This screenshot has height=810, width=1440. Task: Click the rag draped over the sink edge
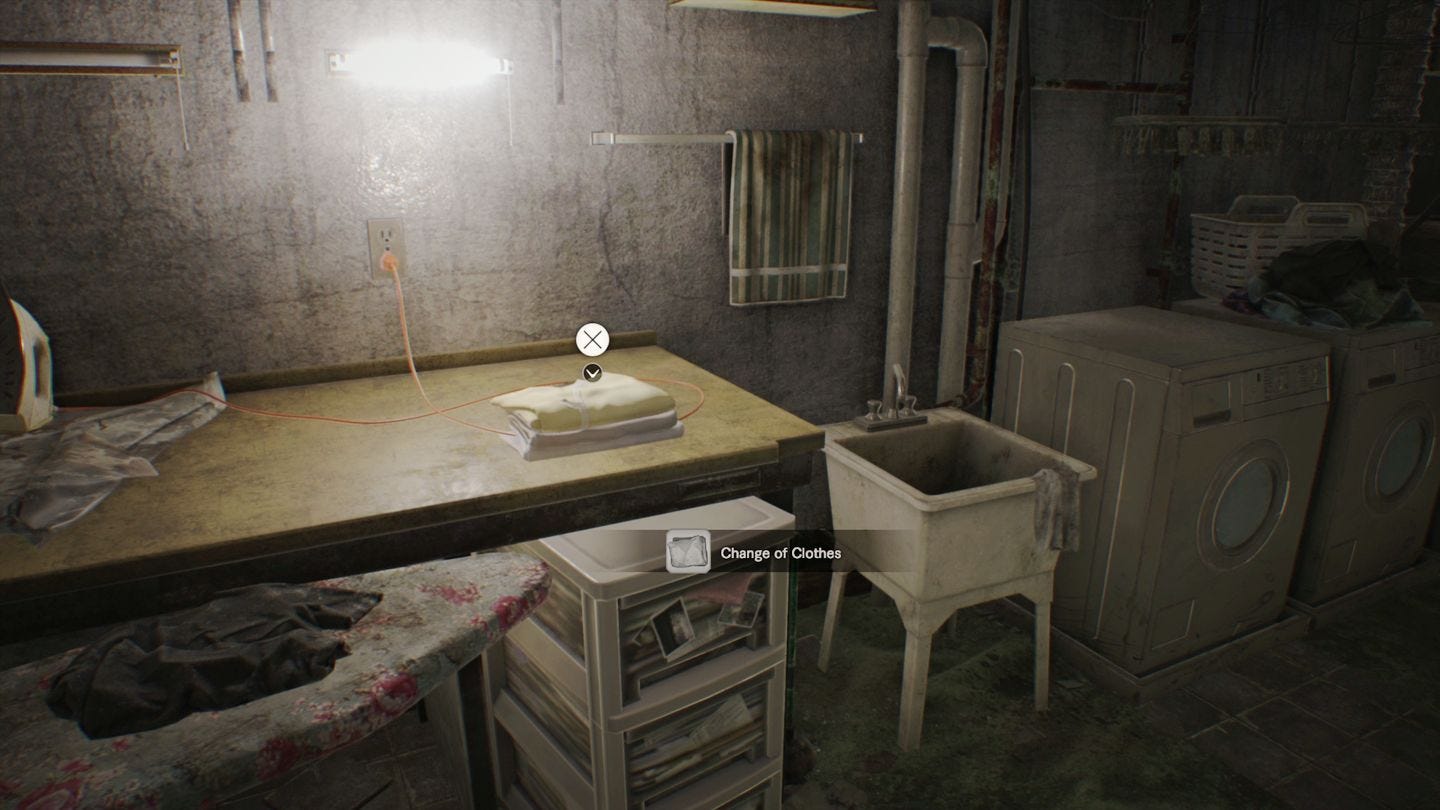coord(1055,510)
